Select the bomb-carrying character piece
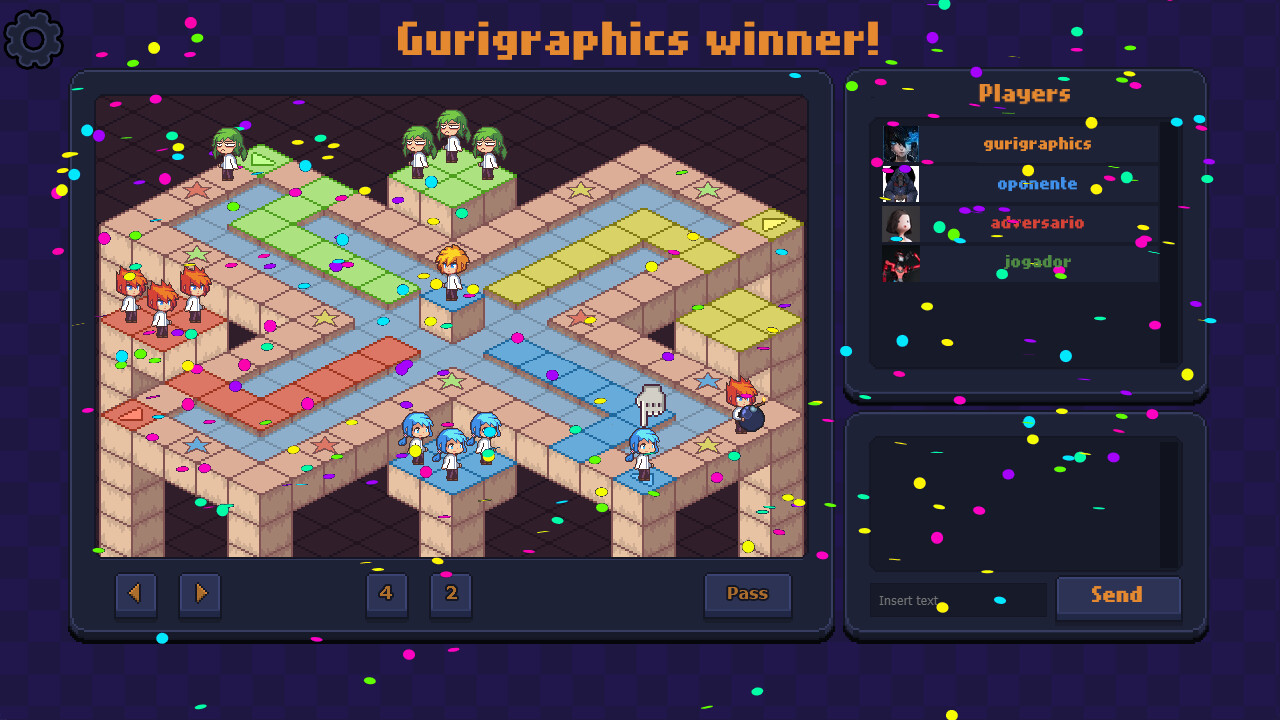Screen dimensions: 1280x720 [x=742, y=409]
